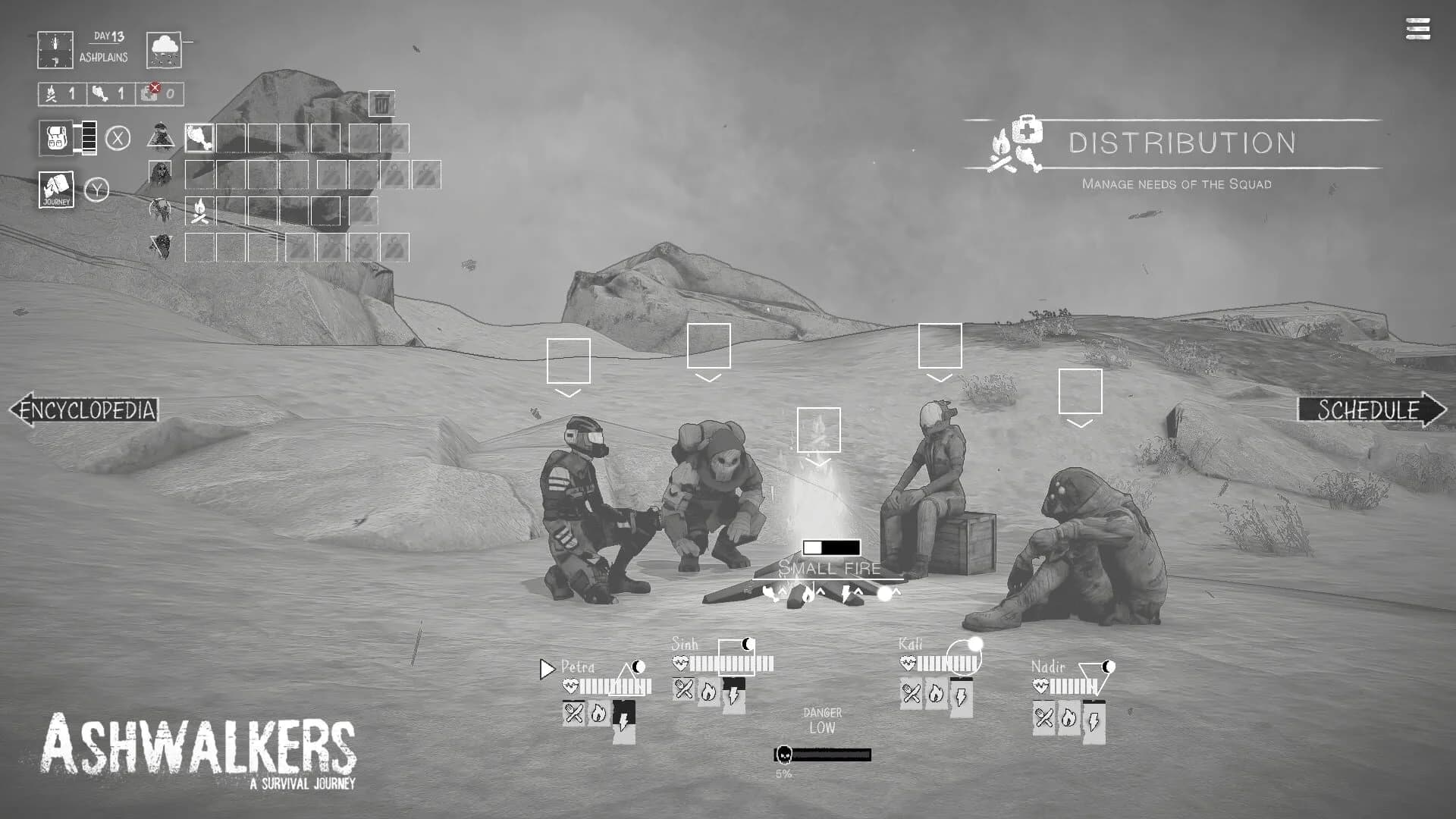The image size is (1456, 819).
Task: Toggle Sinh's moon rest indicator
Action: 747,645
